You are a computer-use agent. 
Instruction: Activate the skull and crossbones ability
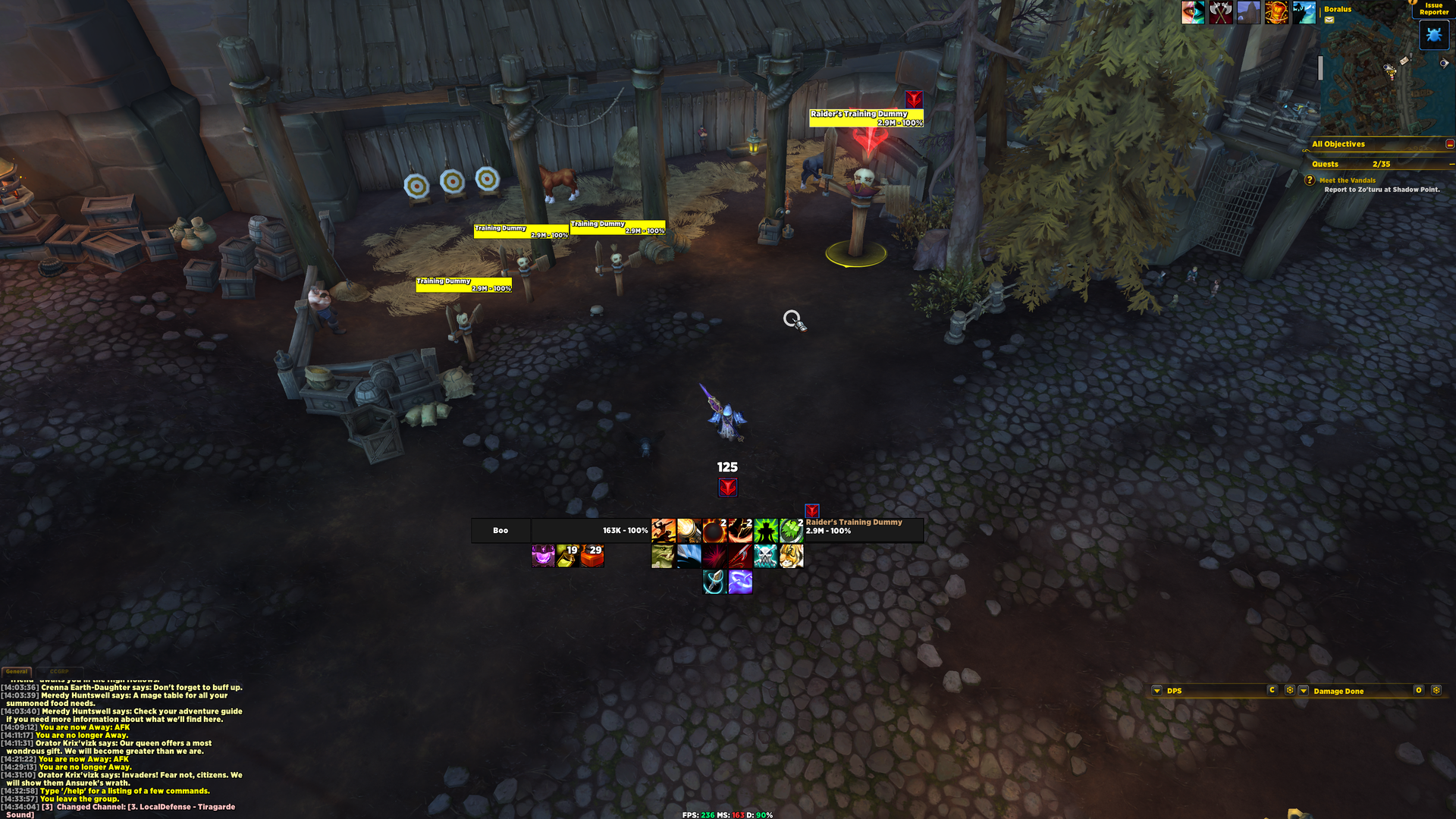pos(765,557)
